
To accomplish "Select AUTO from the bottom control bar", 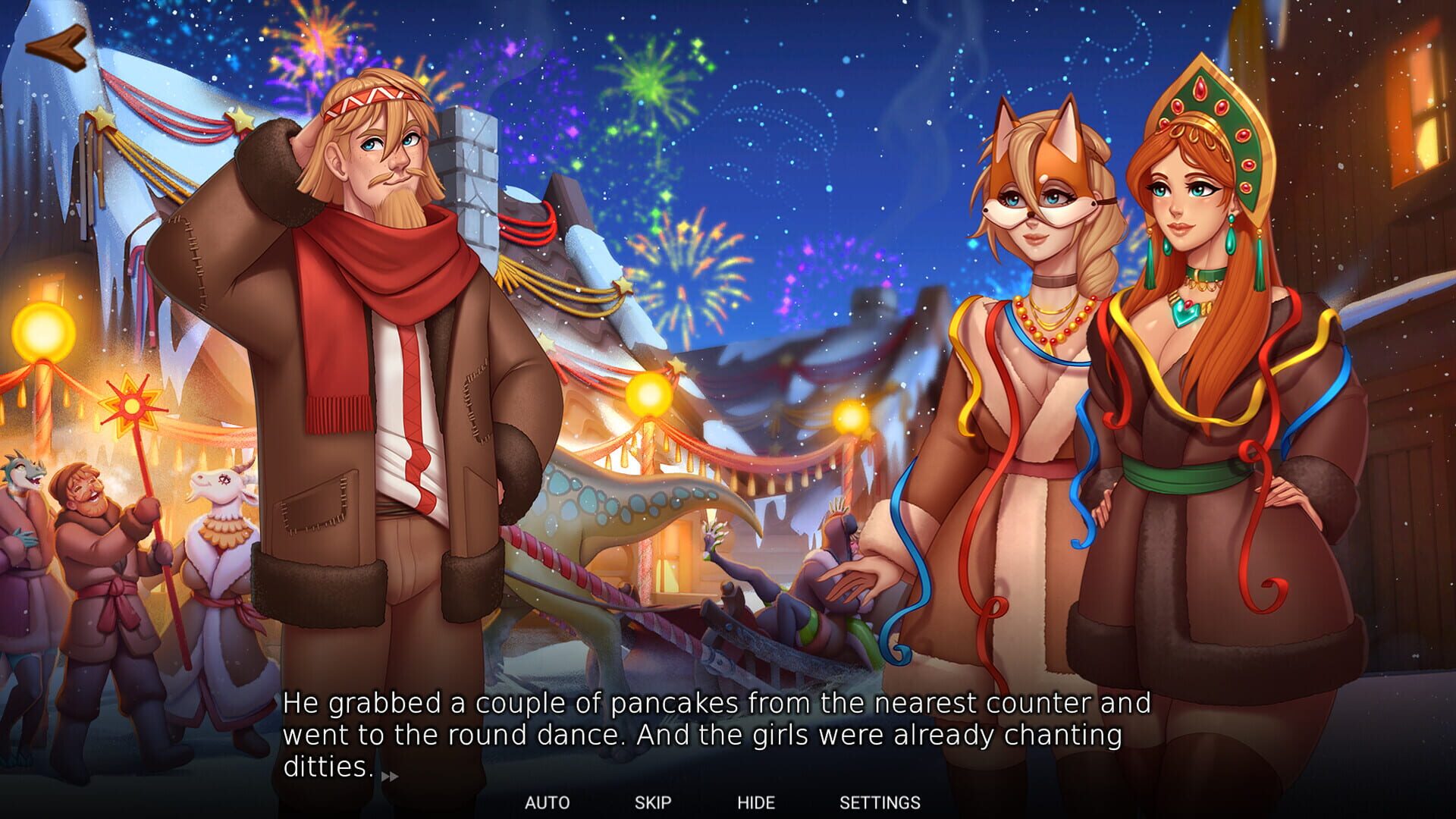I will (x=548, y=800).
